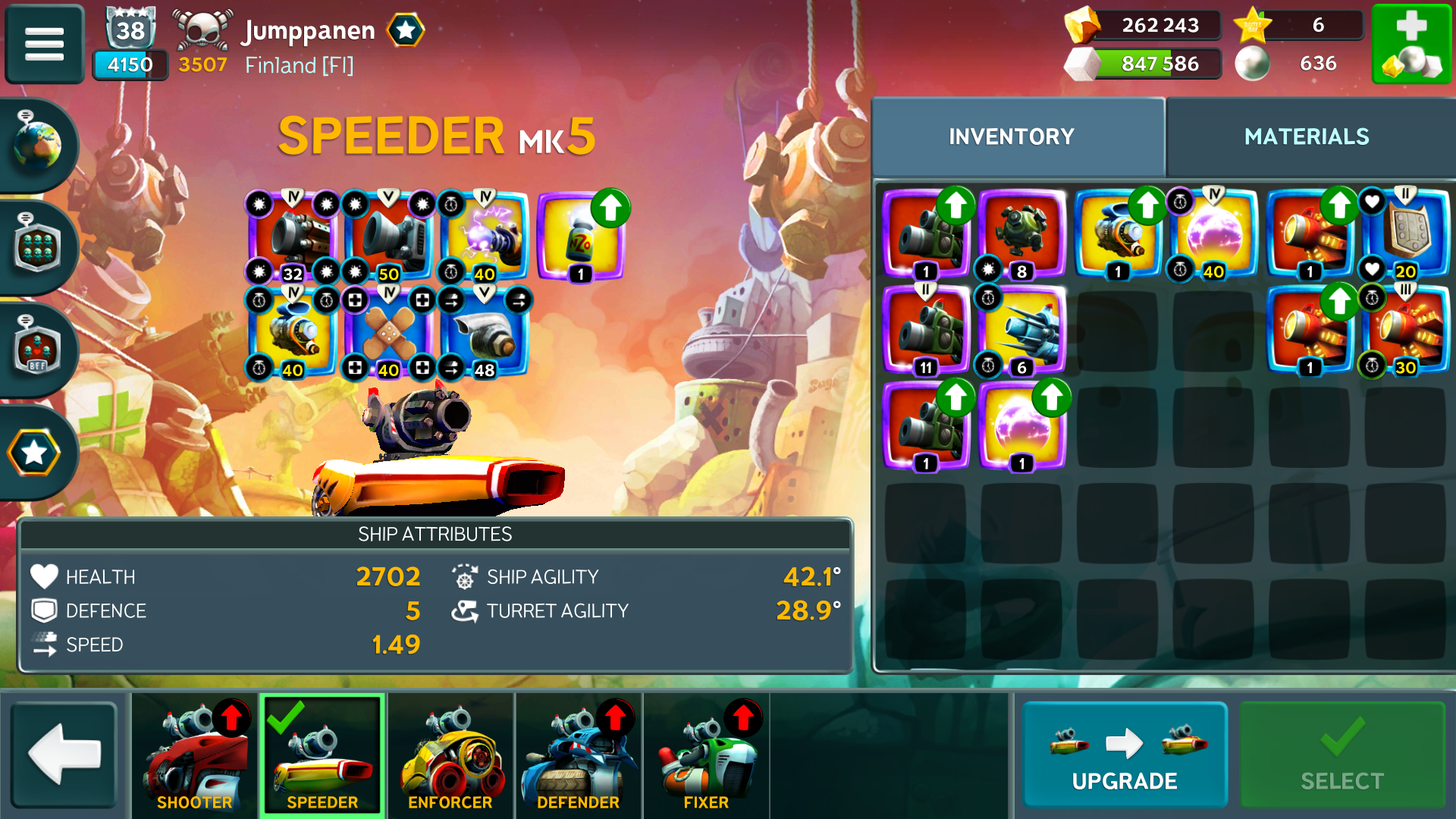Choose the Shooter ship
Screen dimensions: 1456x819
click(x=195, y=755)
